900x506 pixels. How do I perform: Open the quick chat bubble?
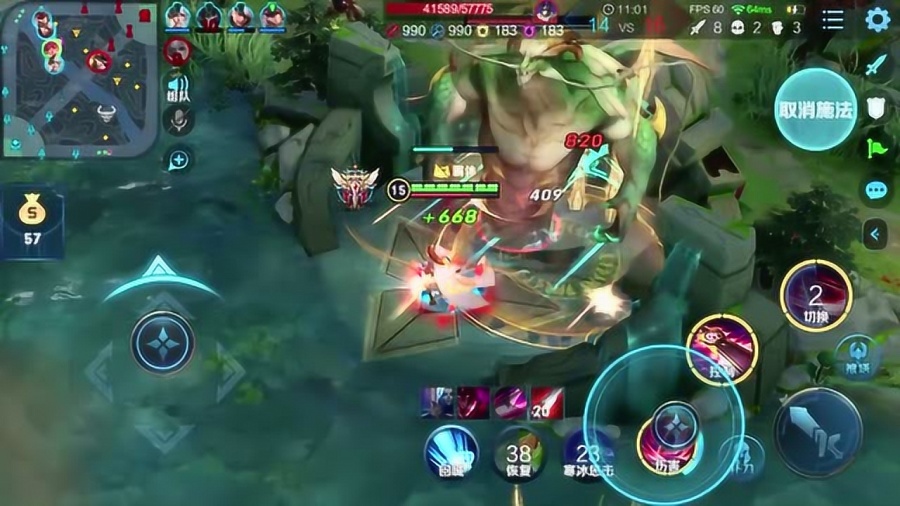point(876,190)
